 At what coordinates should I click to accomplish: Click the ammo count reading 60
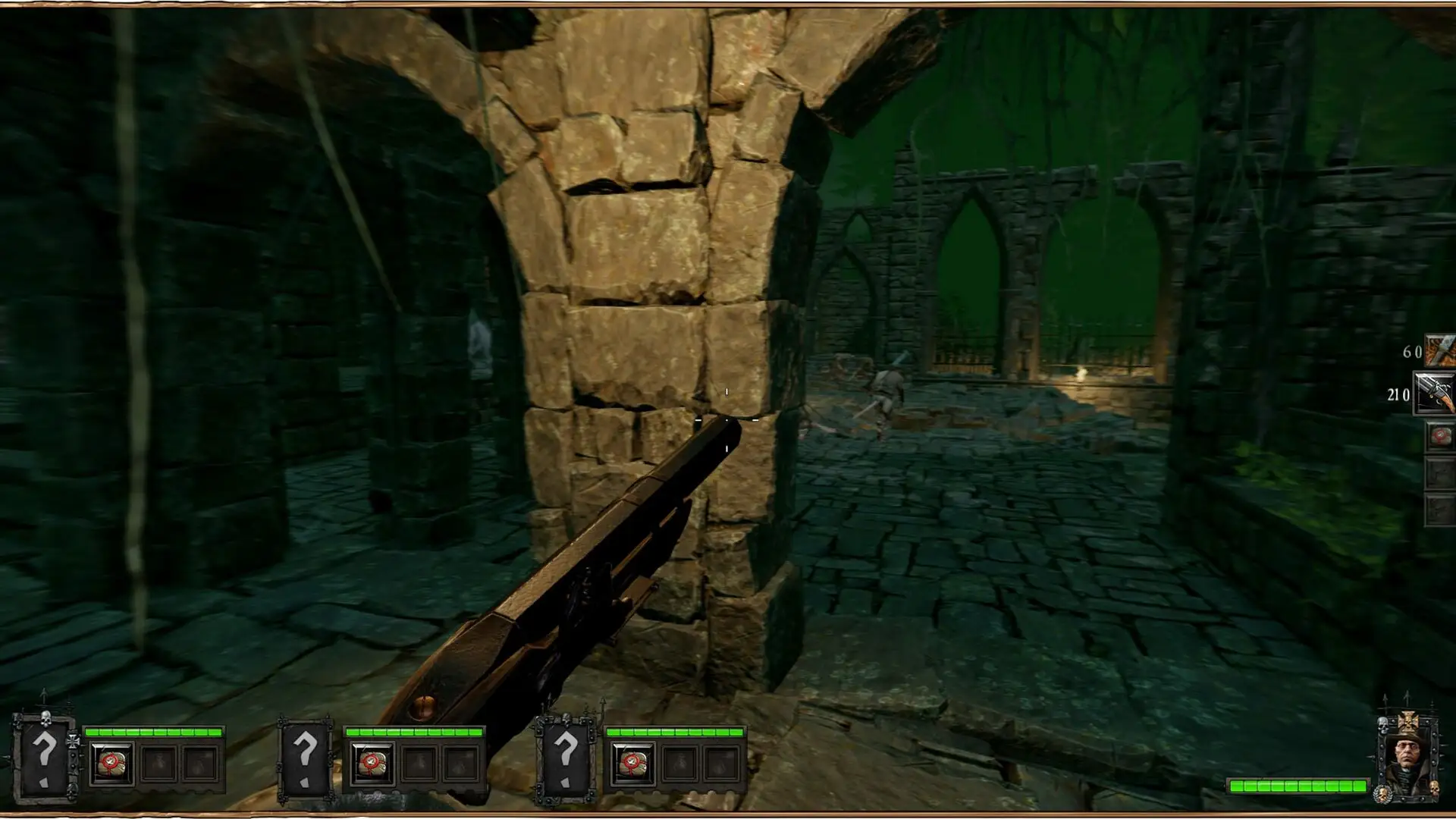coord(1413,351)
